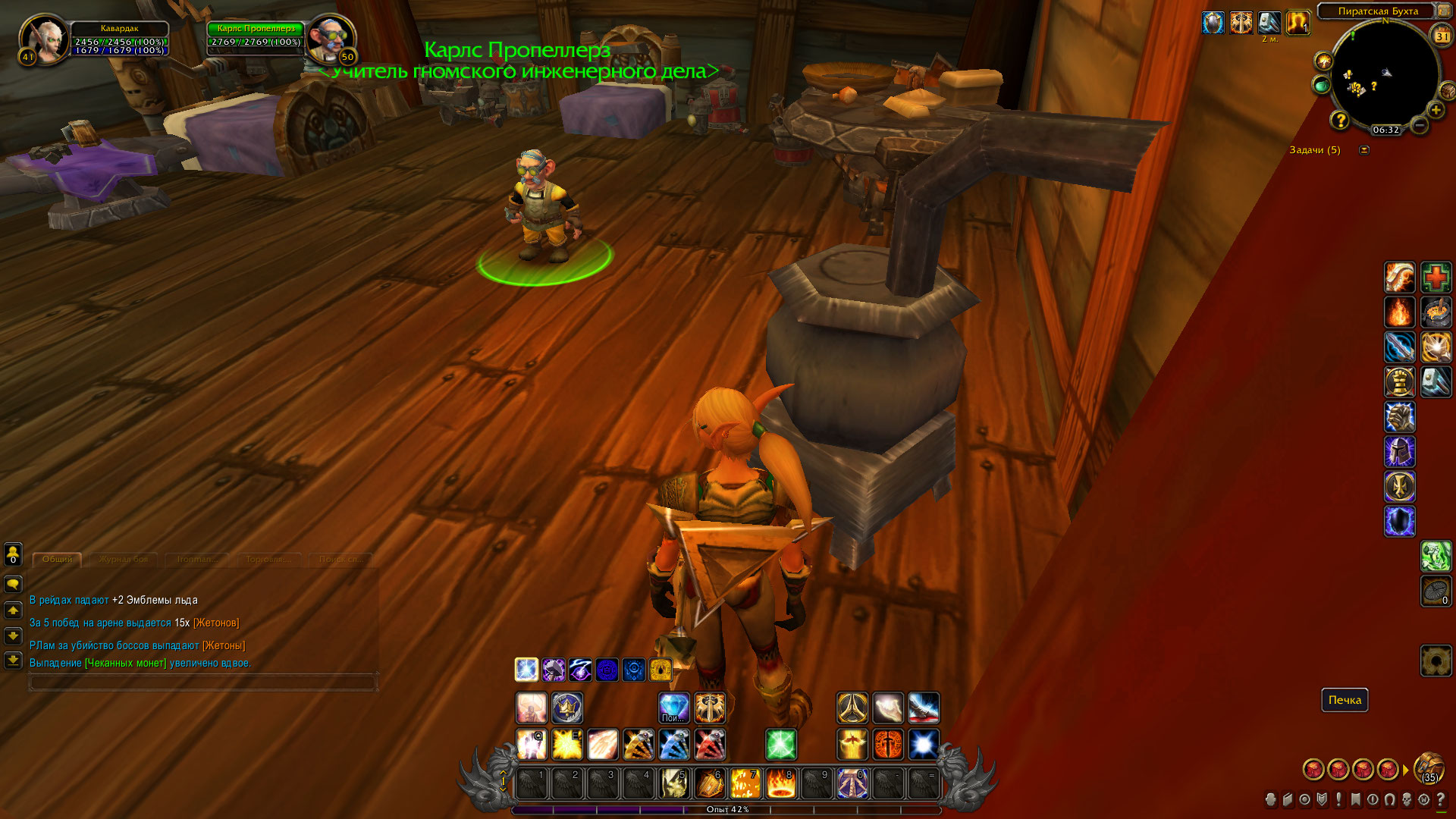Screen dimensions: 1456x819
Task: Open the help question mark micro button
Action: [x=1441, y=800]
